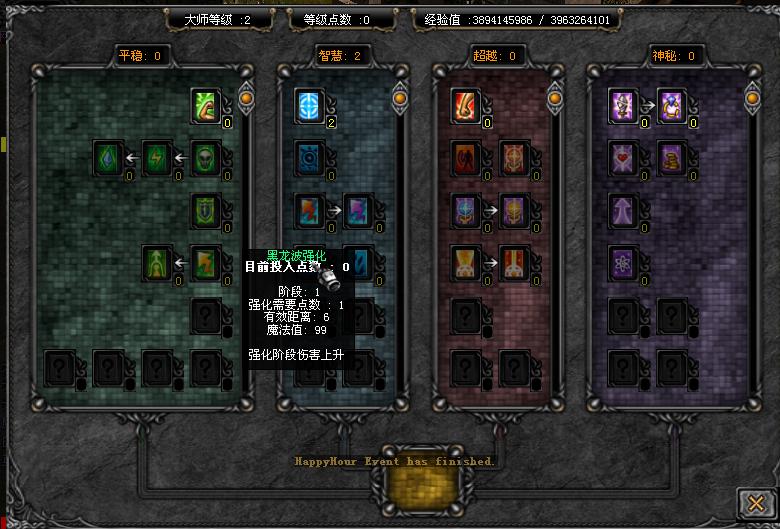Click the green tree's orange orb button

(246, 97)
